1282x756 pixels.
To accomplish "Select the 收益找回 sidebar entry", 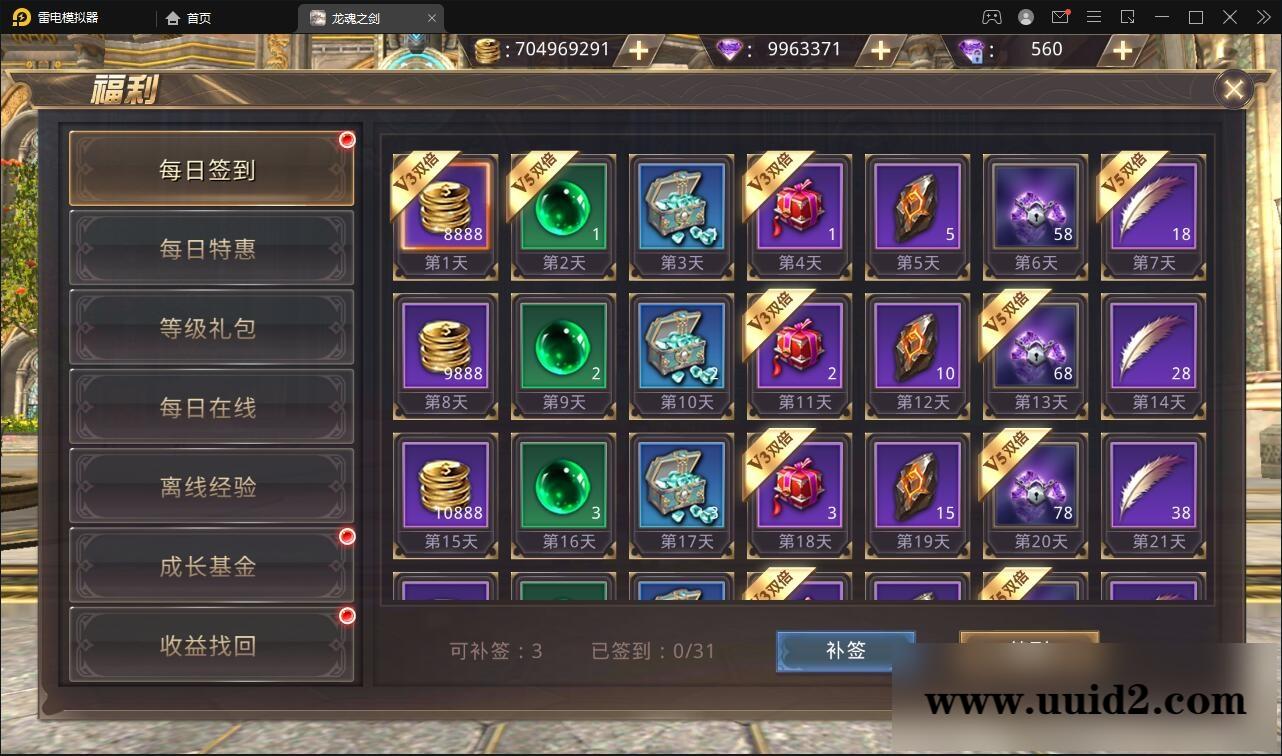I will 210,645.
